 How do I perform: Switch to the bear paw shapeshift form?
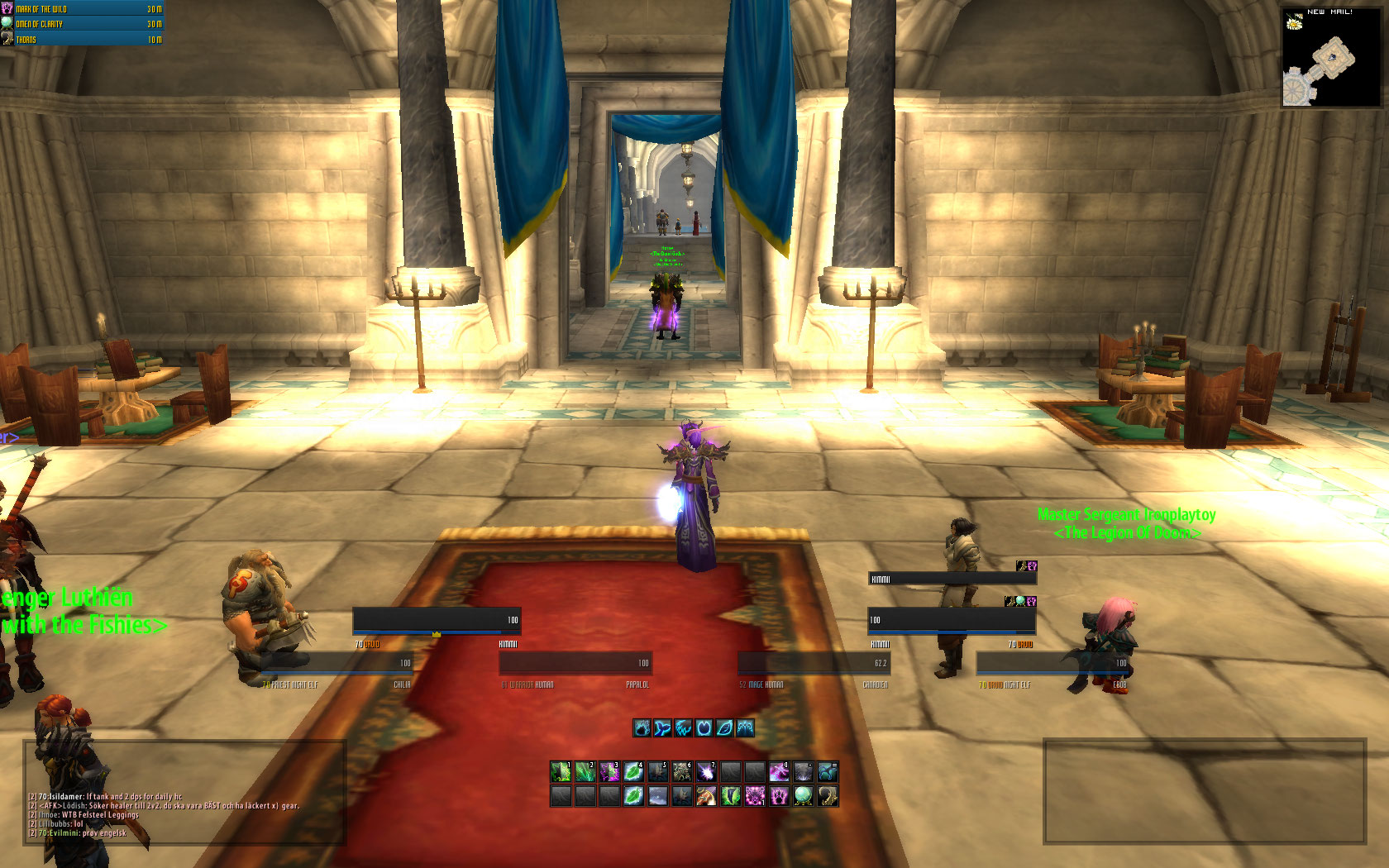pyautogui.click(x=642, y=727)
